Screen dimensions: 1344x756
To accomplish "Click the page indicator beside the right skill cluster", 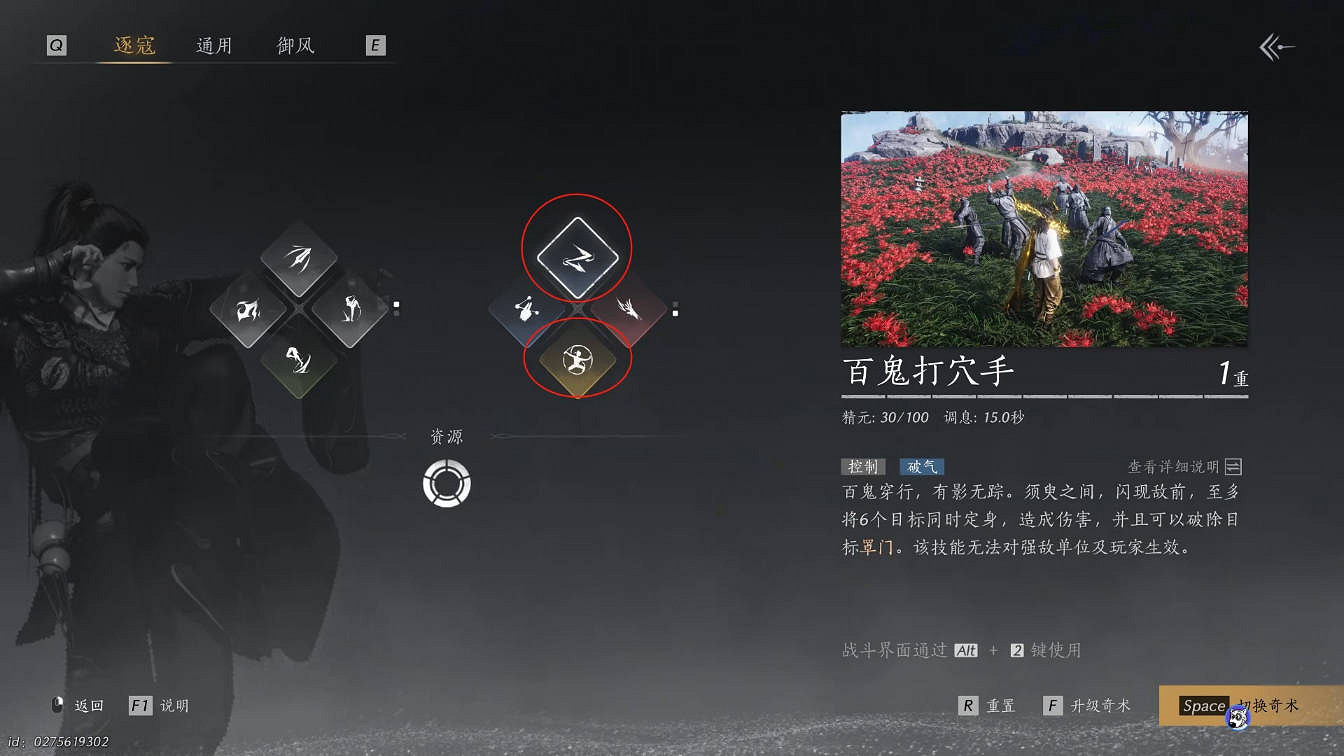I will pyautogui.click(x=676, y=310).
